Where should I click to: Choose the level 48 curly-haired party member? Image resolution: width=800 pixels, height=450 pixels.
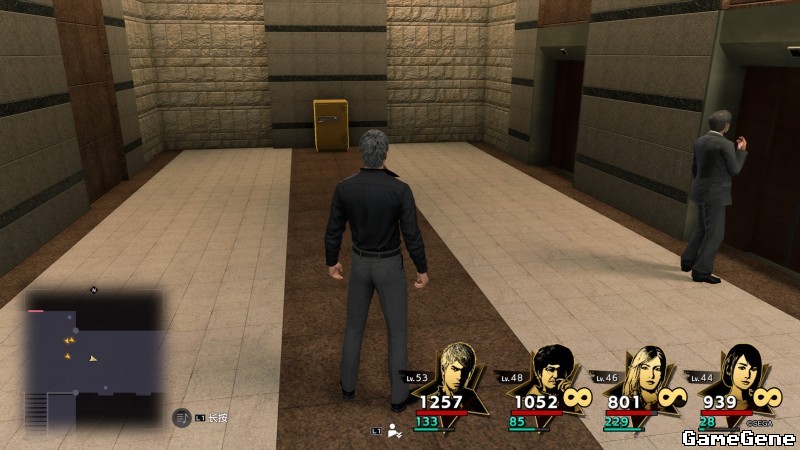pyautogui.click(x=549, y=372)
